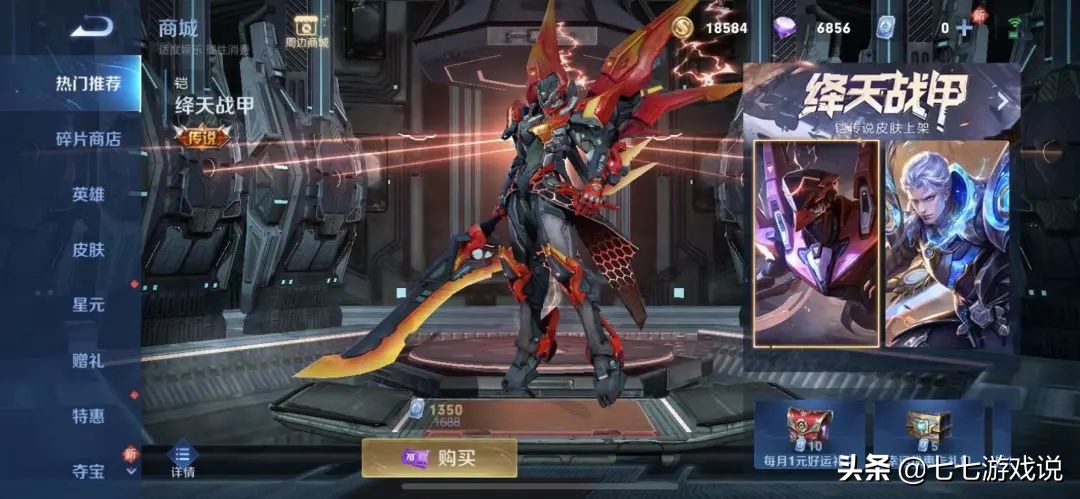Image resolution: width=1080 pixels, height=499 pixels.
Task: Select the red armor skin thumbnail
Action: click(816, 243)
